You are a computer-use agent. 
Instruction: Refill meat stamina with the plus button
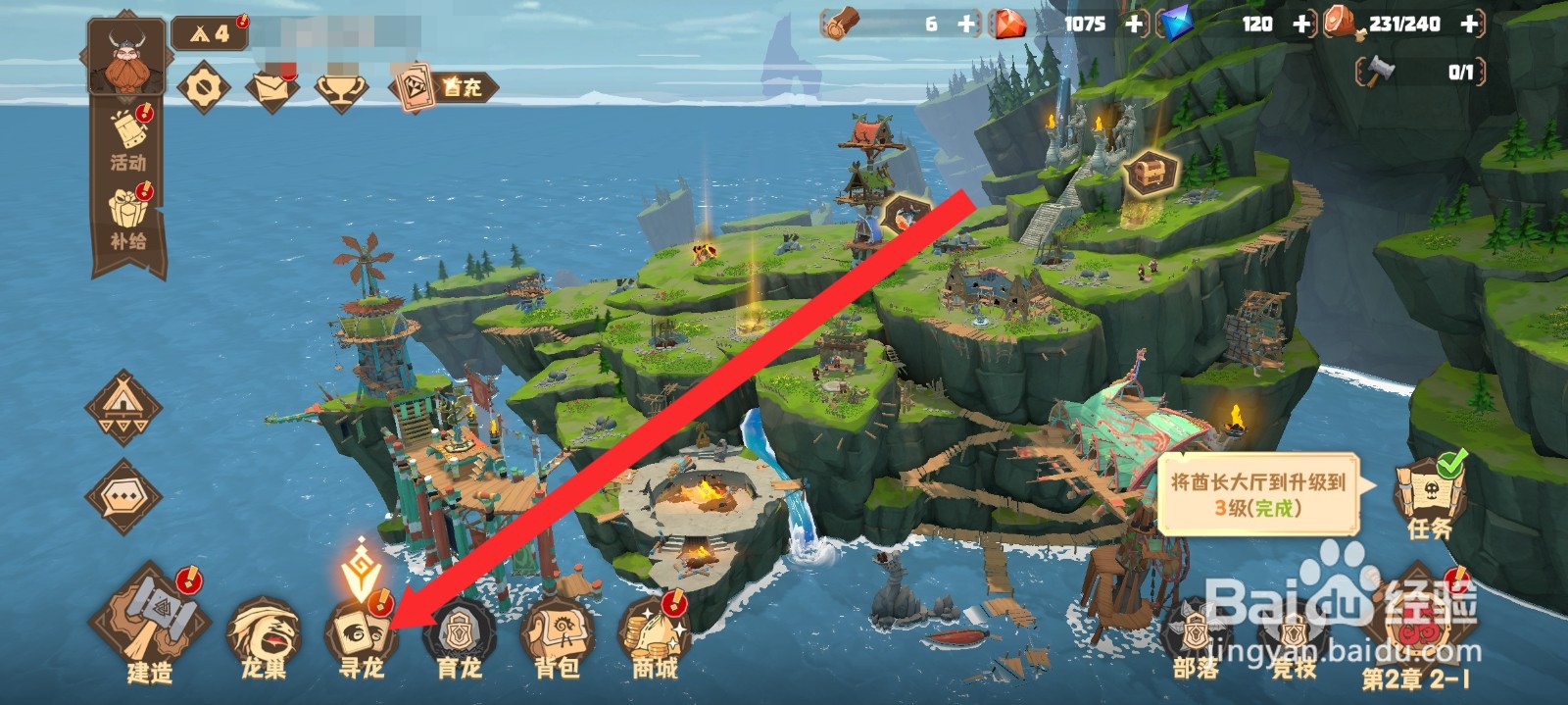1469,25
